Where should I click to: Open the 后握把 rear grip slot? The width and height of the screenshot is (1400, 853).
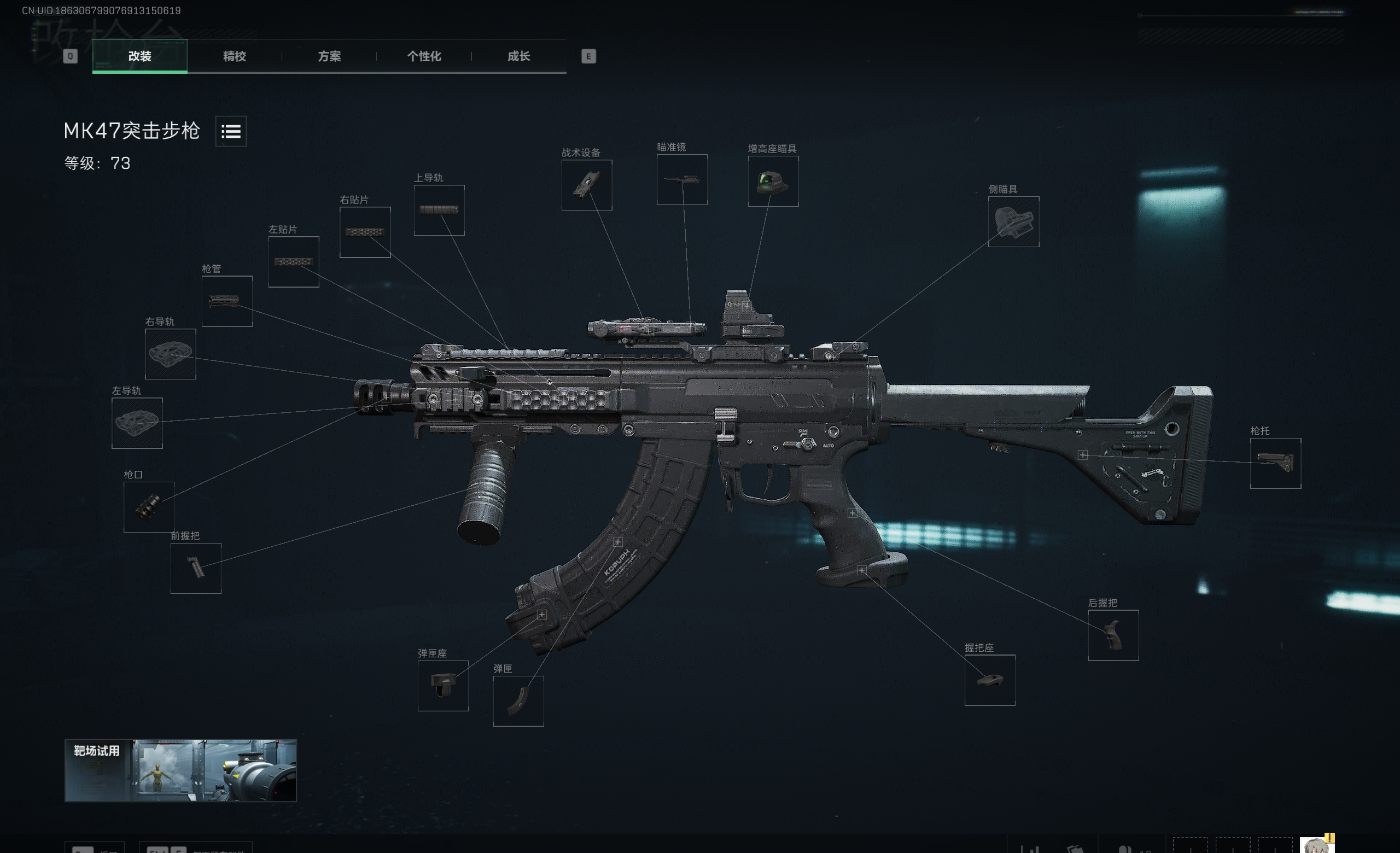tap(1113, 635)
